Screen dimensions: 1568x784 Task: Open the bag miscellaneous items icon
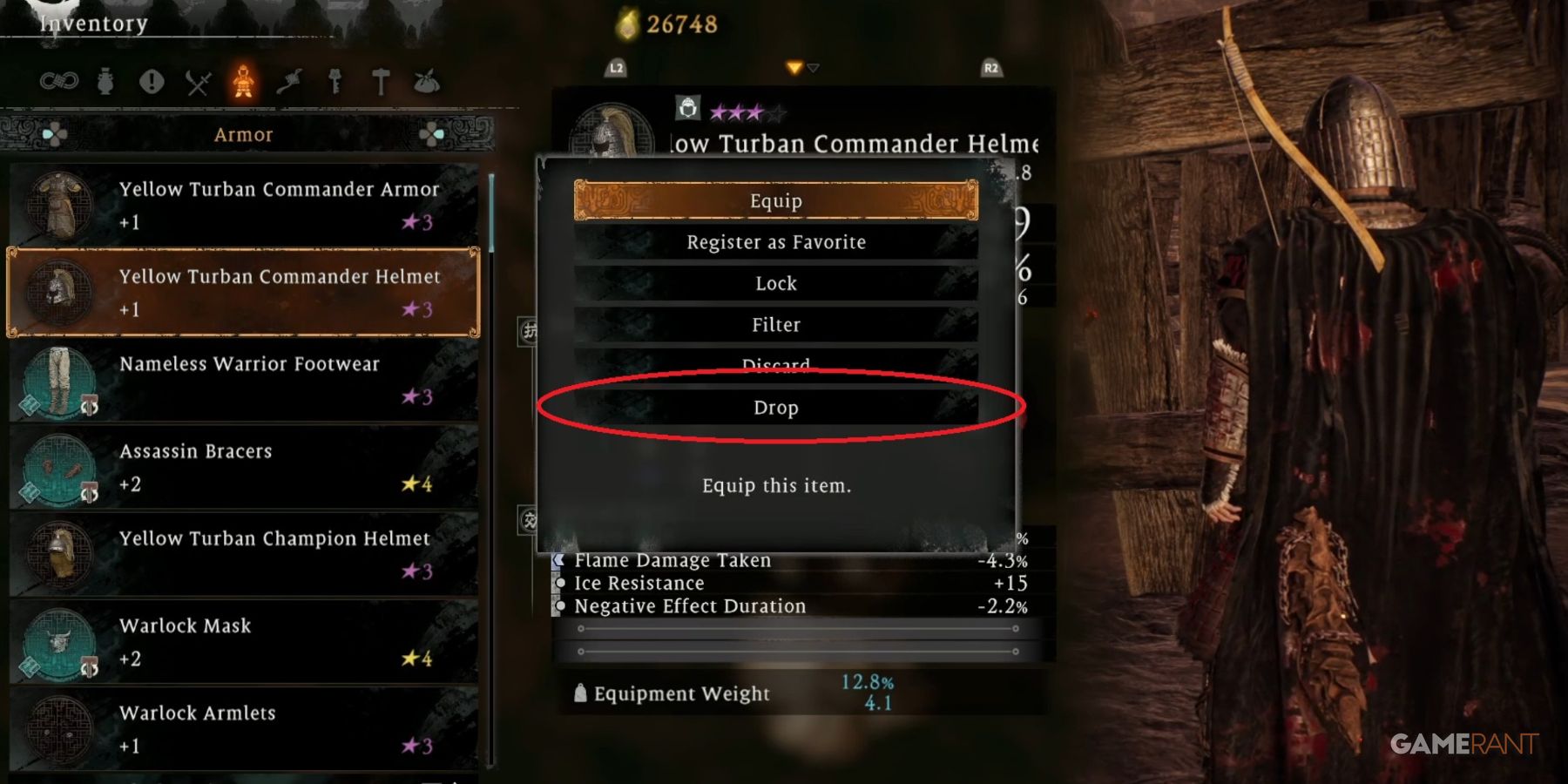click(x=427, y=80)
